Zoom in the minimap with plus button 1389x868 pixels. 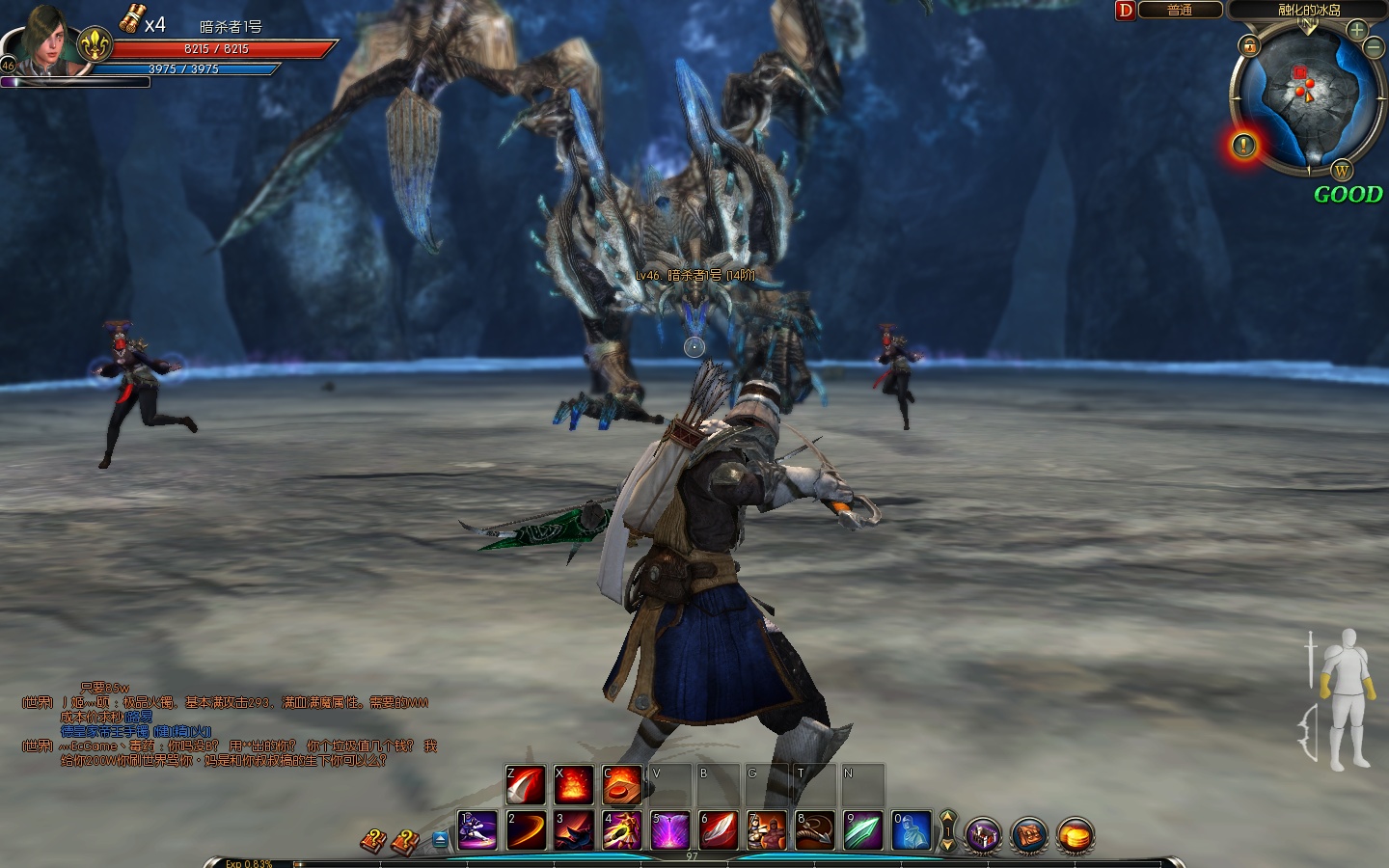1357,30
